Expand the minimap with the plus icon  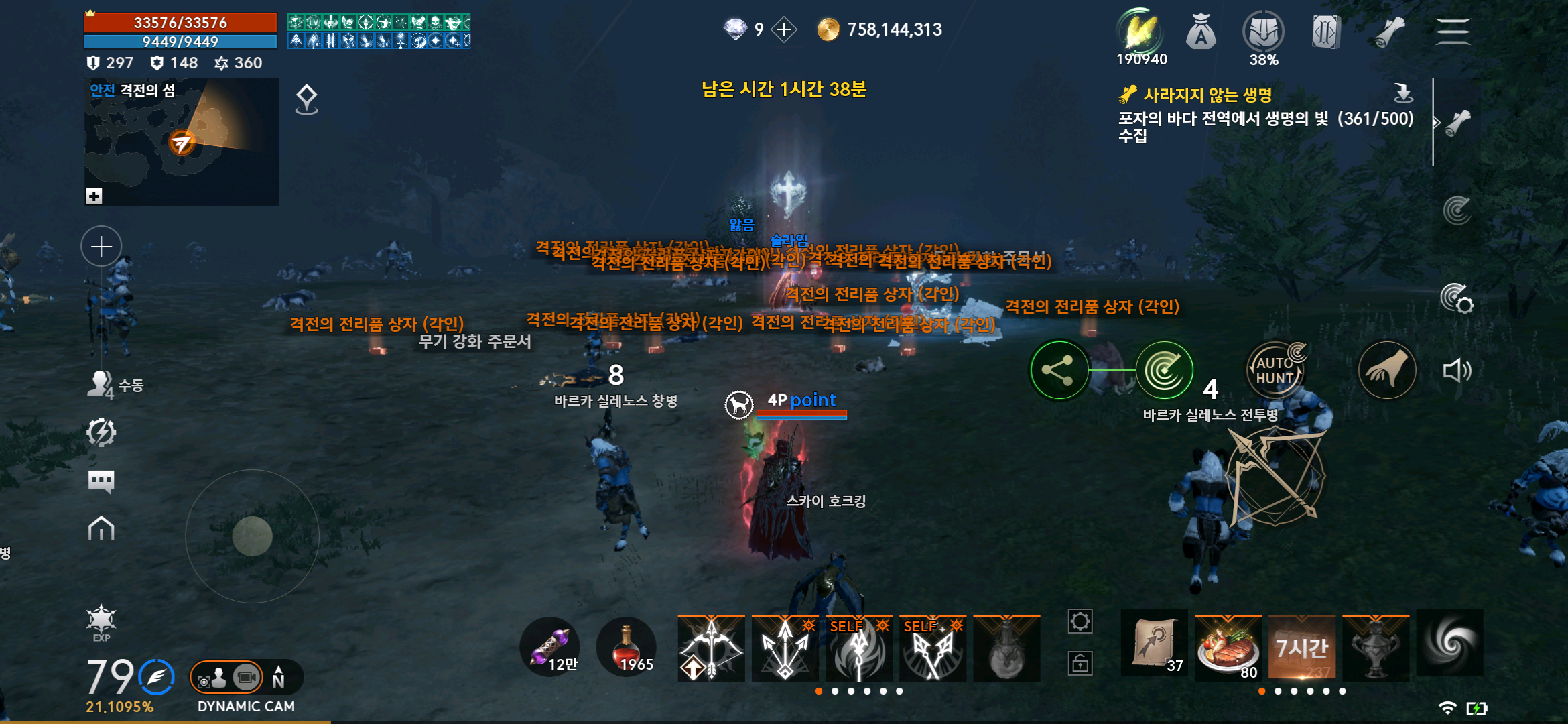click(94, 196)
